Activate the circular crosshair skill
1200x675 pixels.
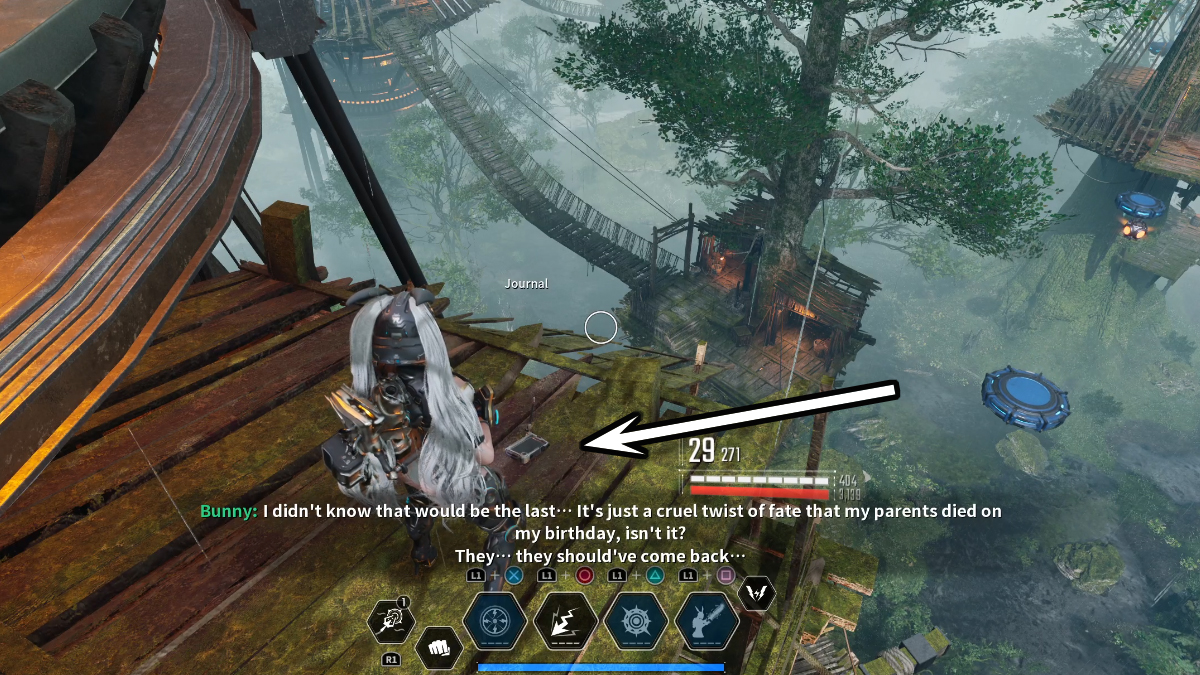pos(495,621)
